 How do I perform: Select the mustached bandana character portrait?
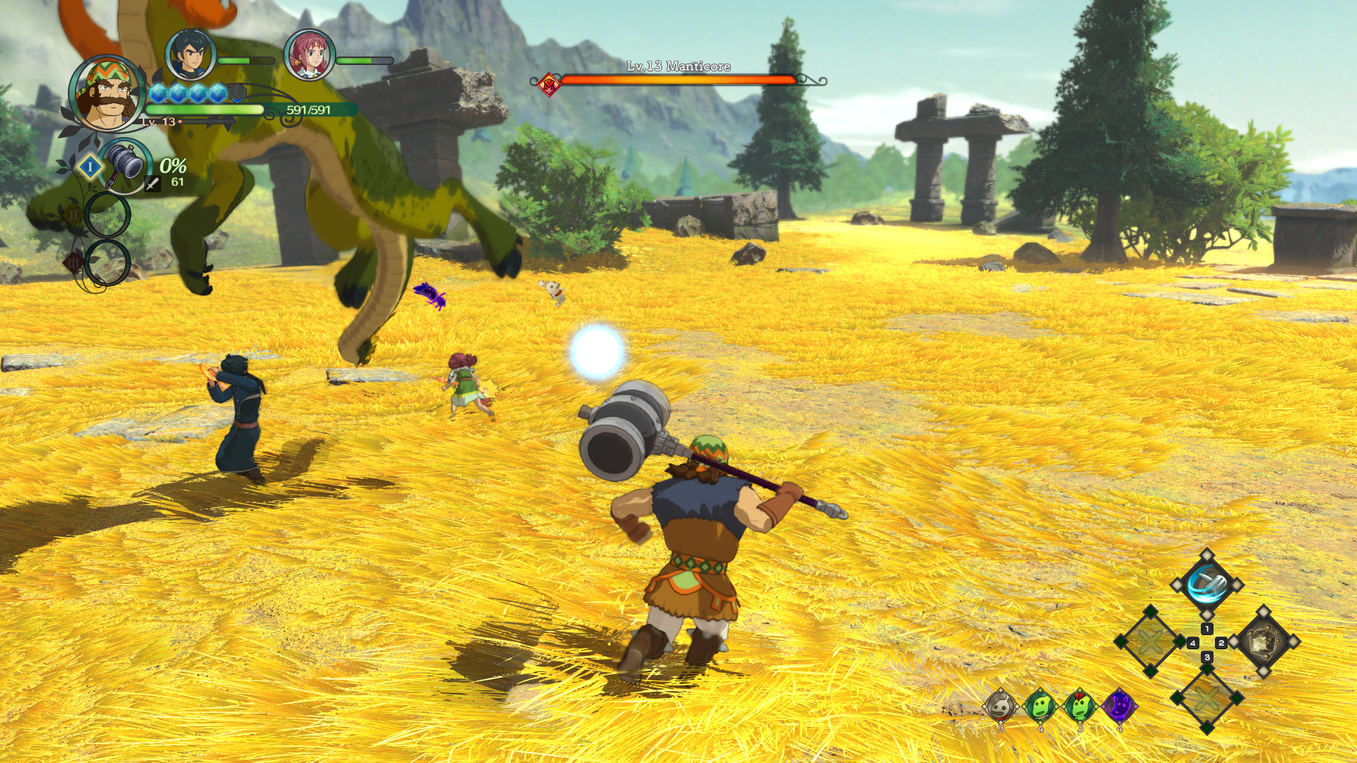(107, 94)
